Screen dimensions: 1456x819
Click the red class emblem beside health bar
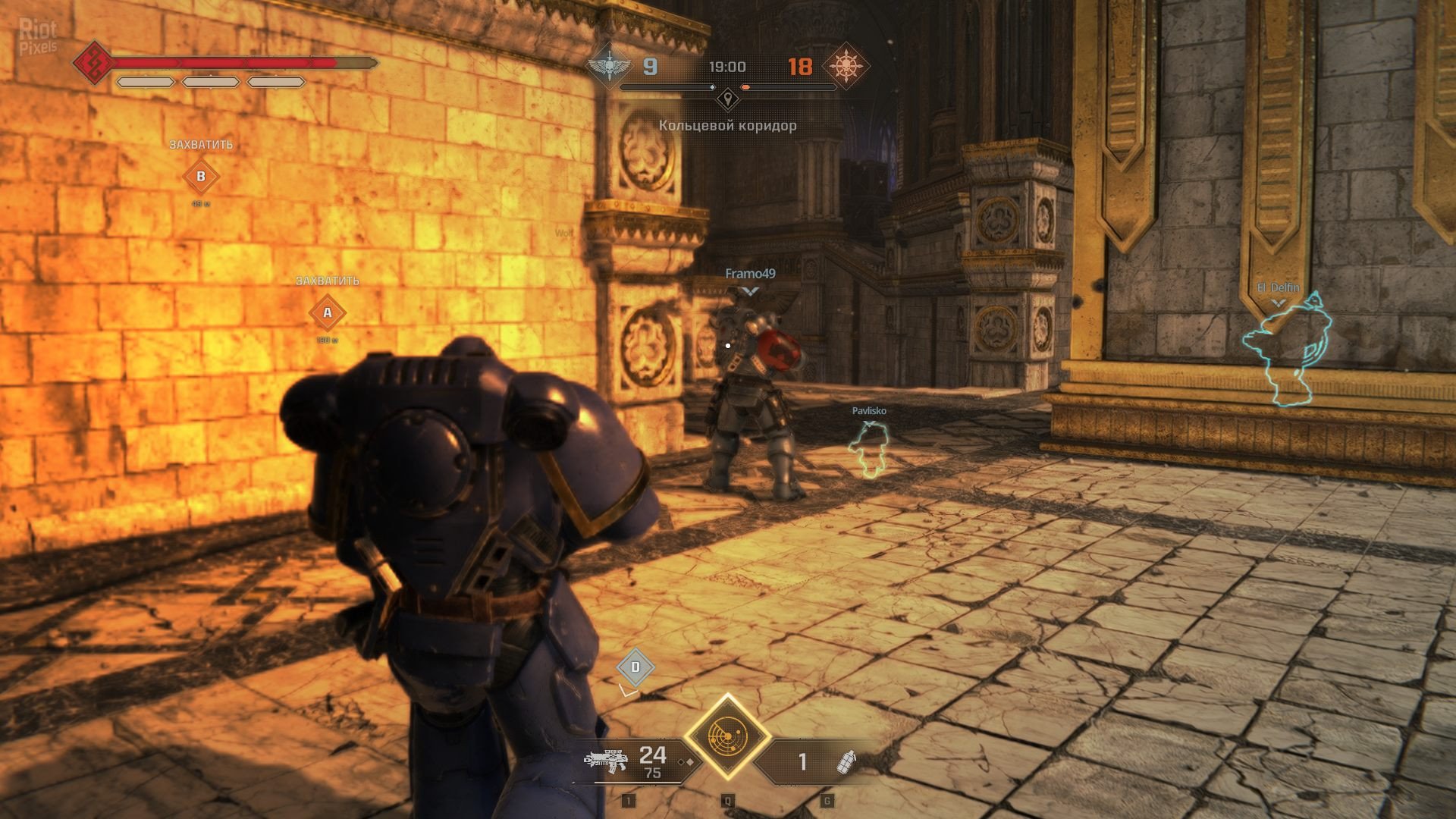coord(93,62)
